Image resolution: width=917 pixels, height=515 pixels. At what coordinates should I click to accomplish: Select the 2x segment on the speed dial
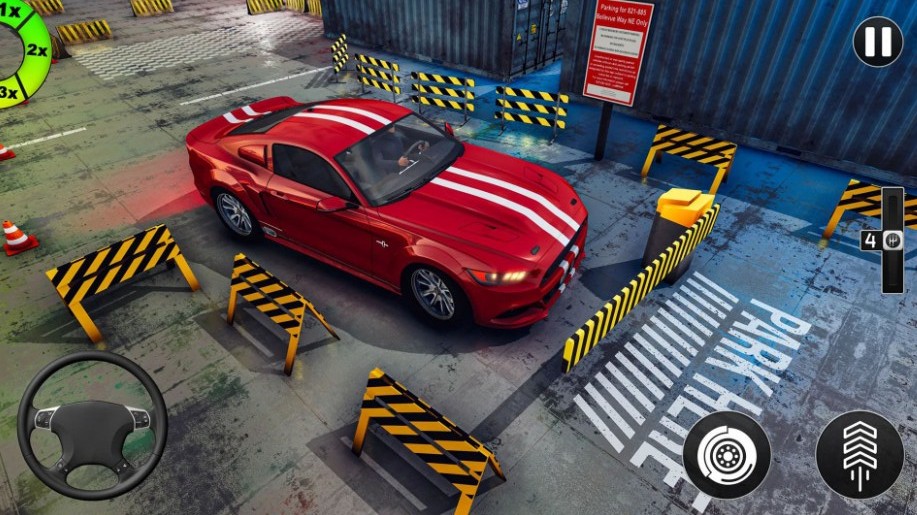tap(36, 49)
